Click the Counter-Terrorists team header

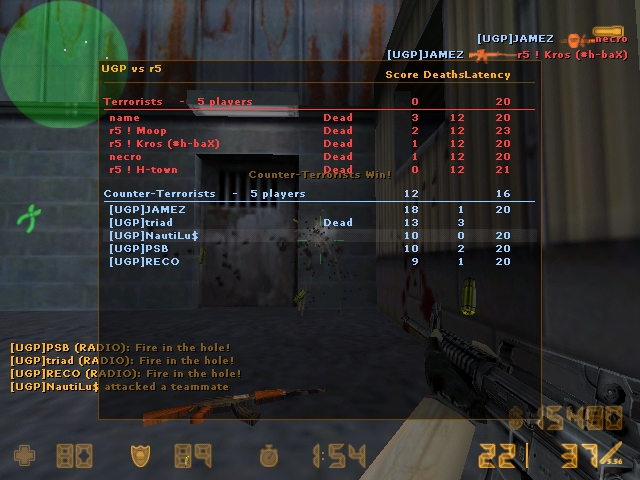click(205, 193)
